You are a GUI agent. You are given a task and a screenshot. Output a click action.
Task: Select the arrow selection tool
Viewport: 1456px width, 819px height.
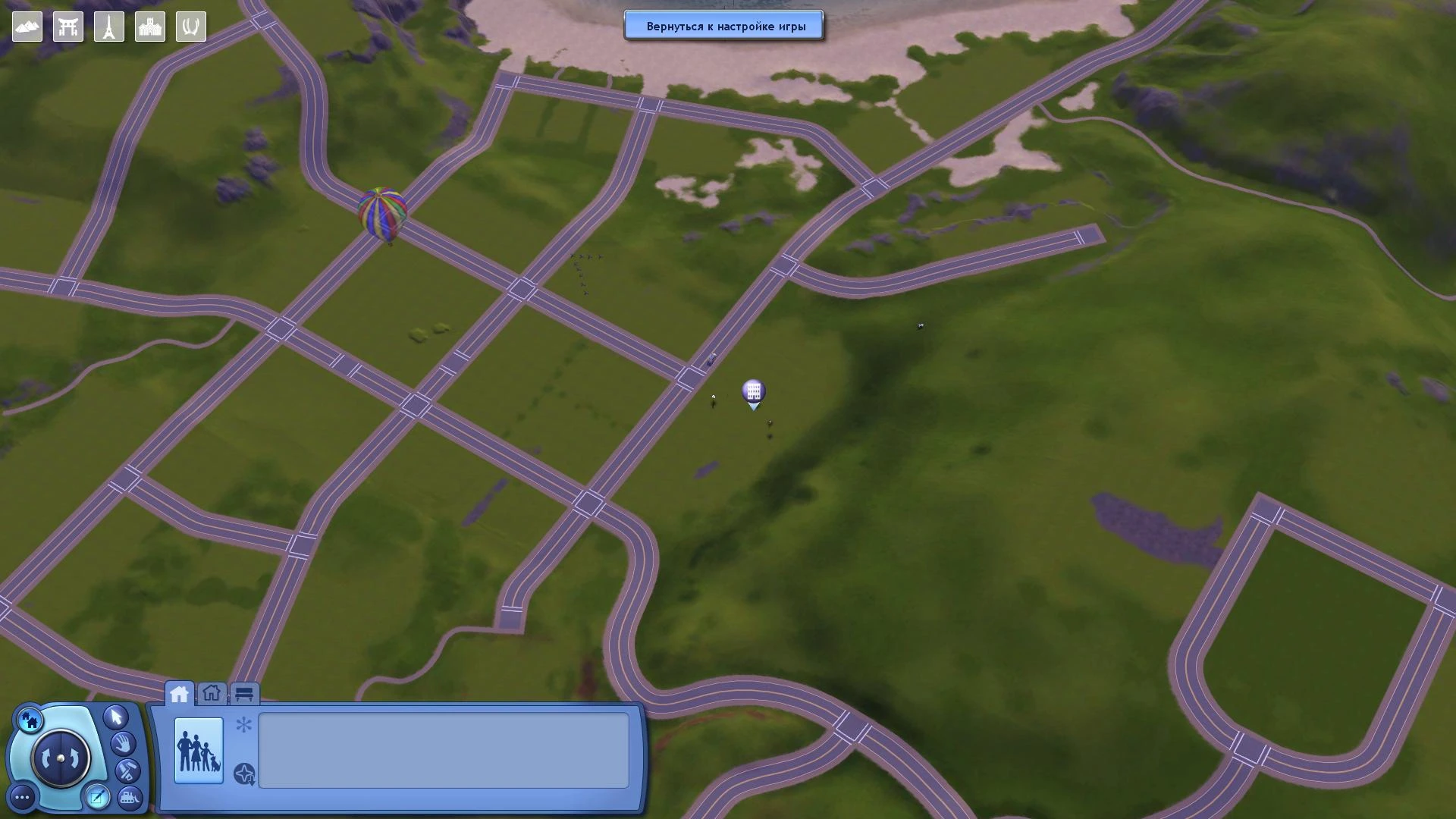tap(115, 718)
